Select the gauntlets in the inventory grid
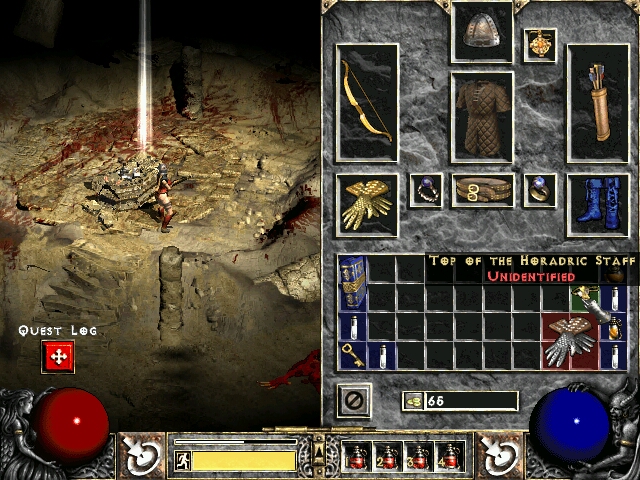Viewport: 640px width, 480px height. pos(569,341)
